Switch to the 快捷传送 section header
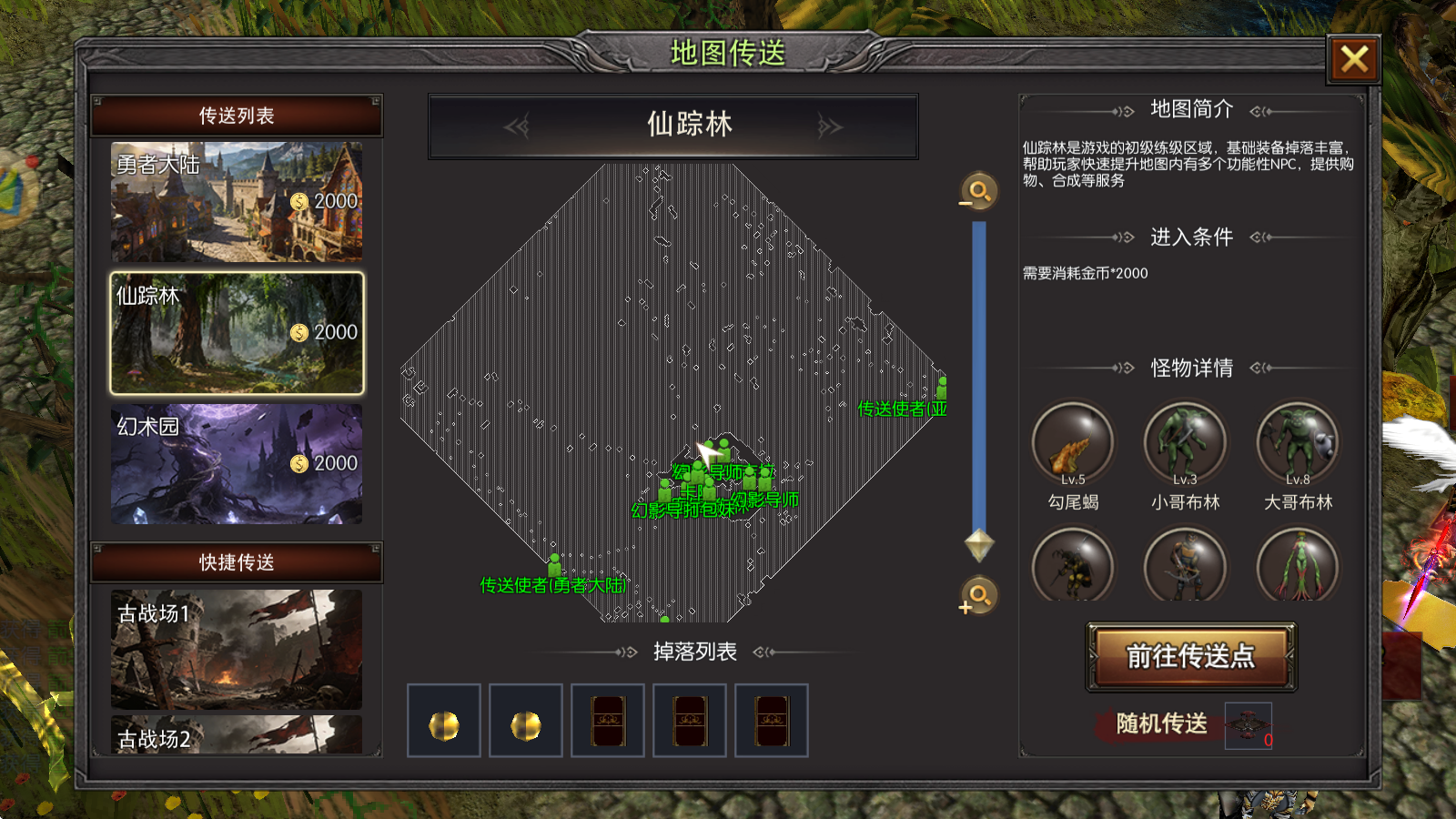The image size is (1456, 819). pyautogui.click(x=238, y=562)
